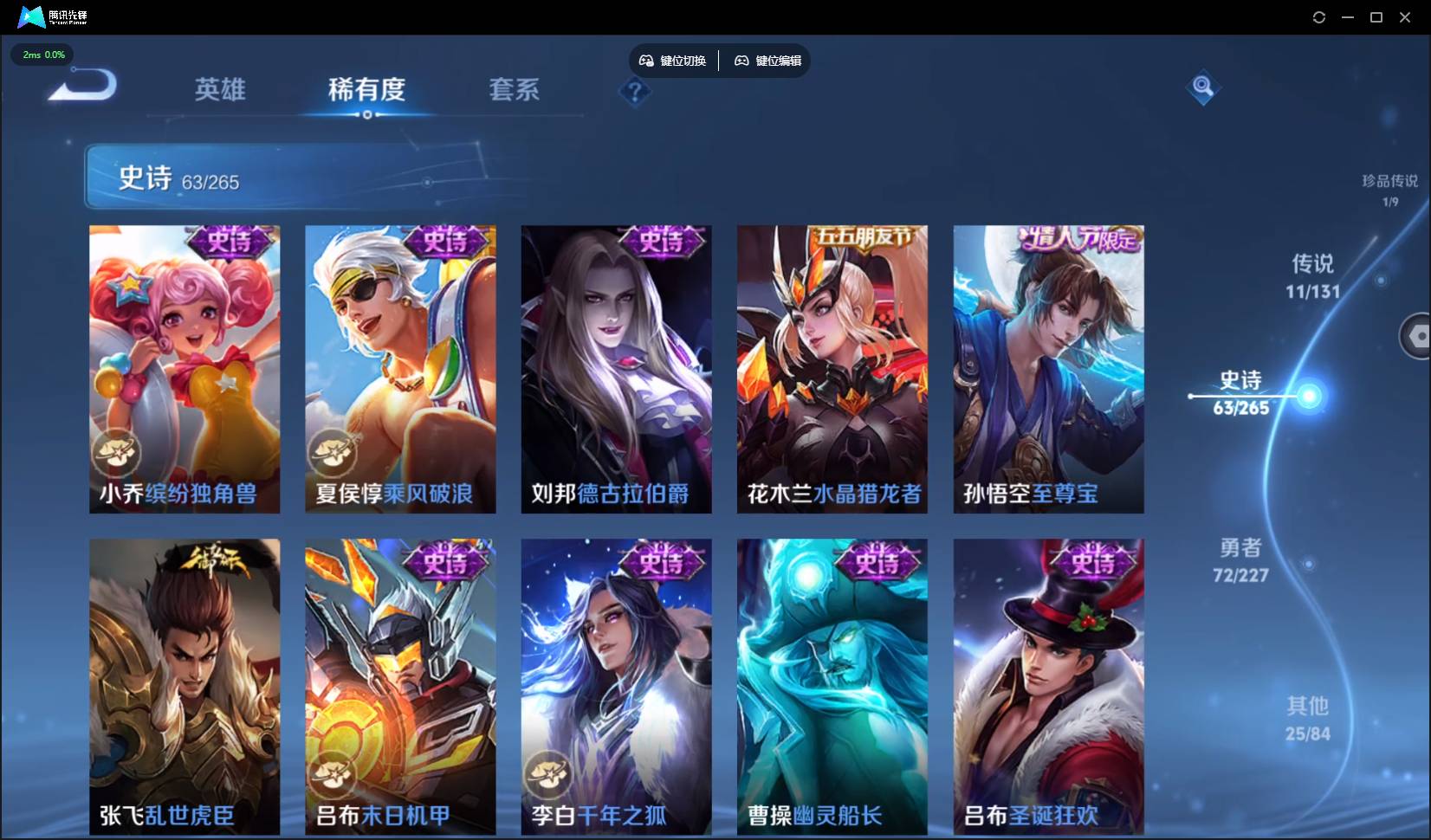Click the refresh icon in the title bar
This screenshot has width=1431, height=840.
(1320, 16)
